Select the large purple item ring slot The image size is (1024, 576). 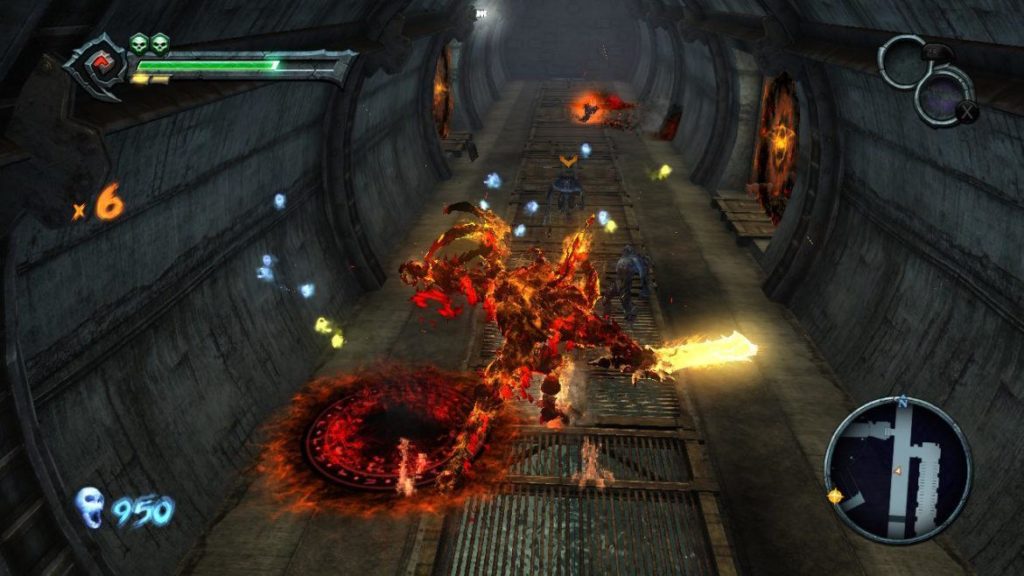(944, 96)
